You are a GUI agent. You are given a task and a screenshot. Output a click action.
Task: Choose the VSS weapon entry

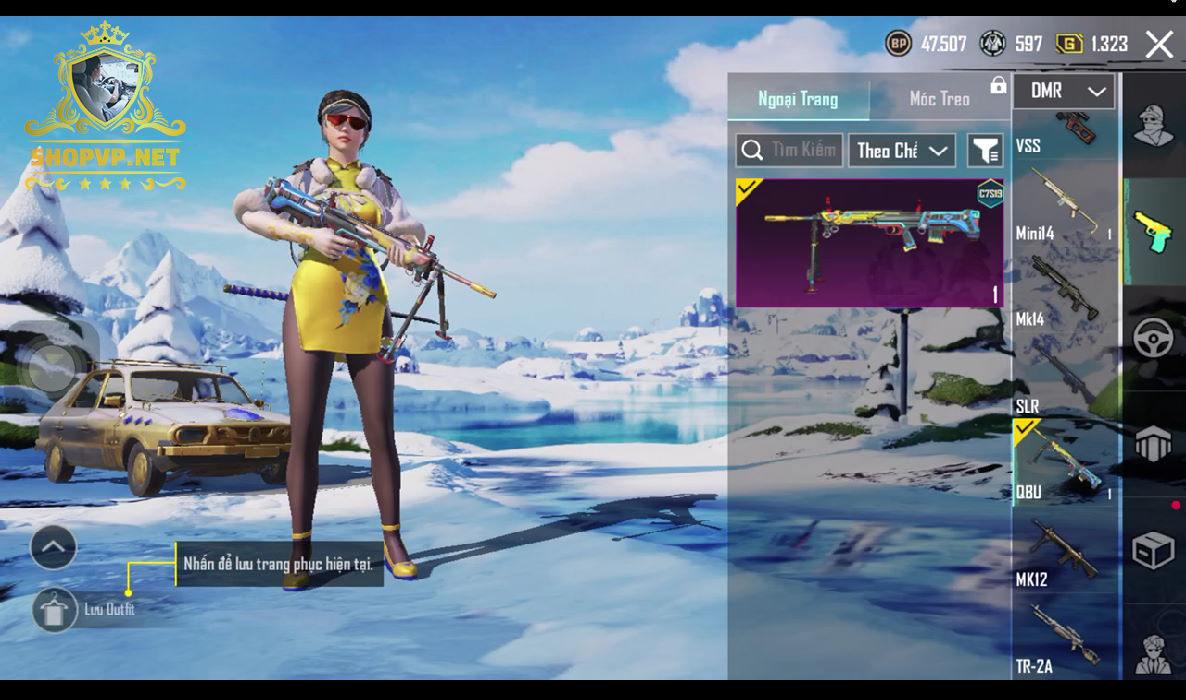coord(1065,134)
